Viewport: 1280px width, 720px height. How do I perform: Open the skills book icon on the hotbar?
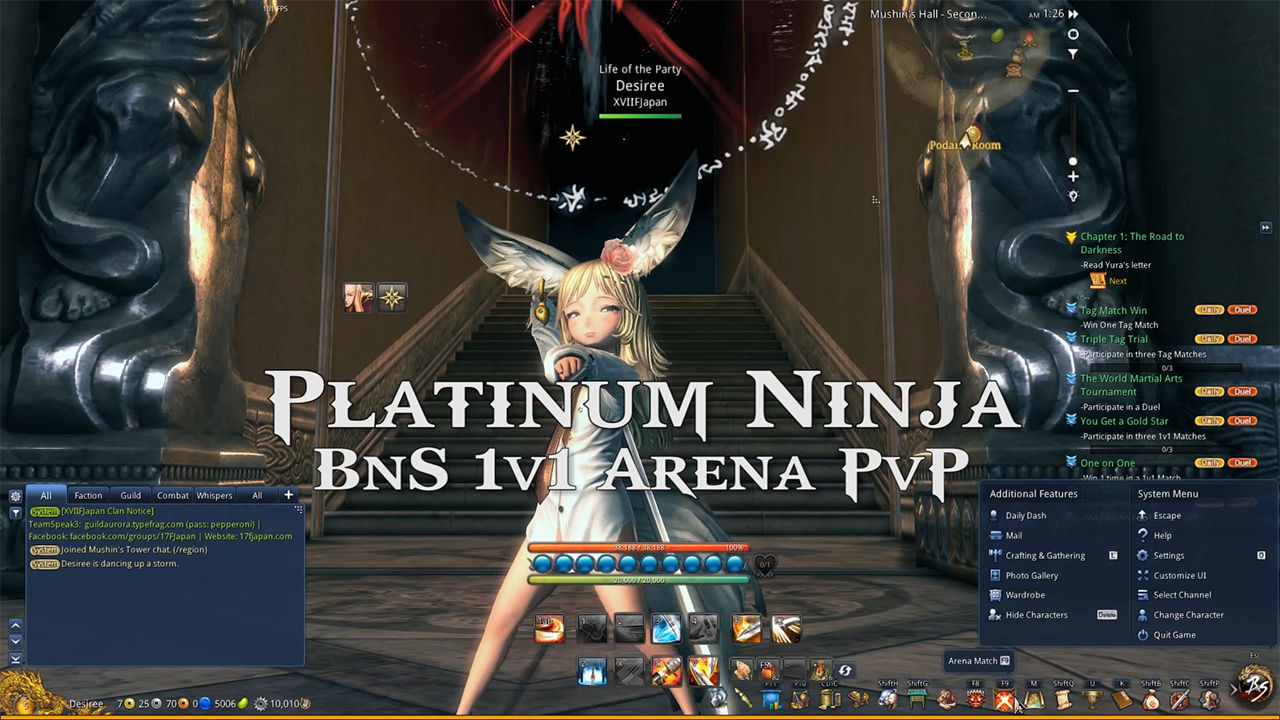pyautogui.click(x=1121, y=698)
